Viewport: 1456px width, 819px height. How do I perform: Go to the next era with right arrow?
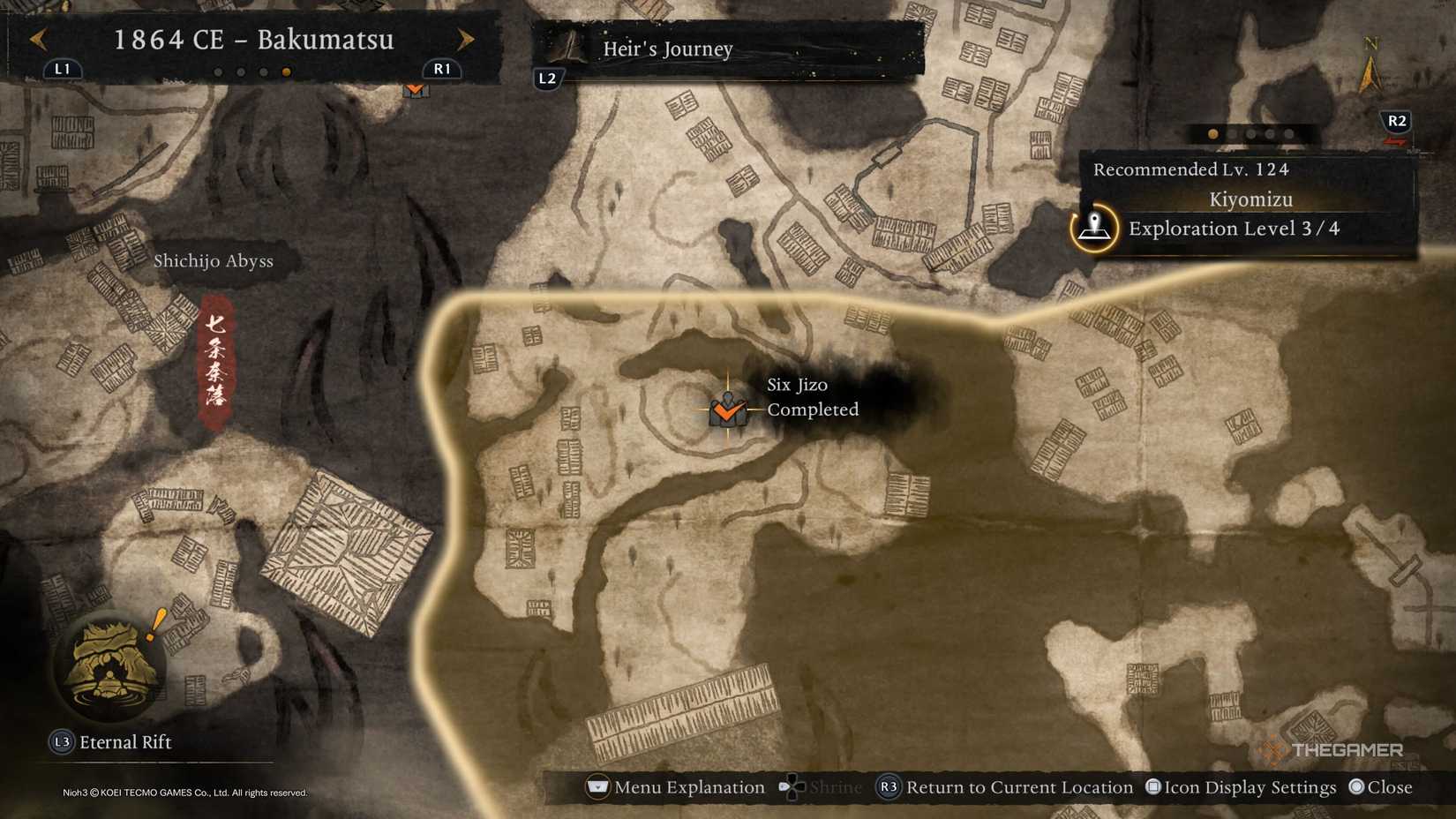[465, 39]
